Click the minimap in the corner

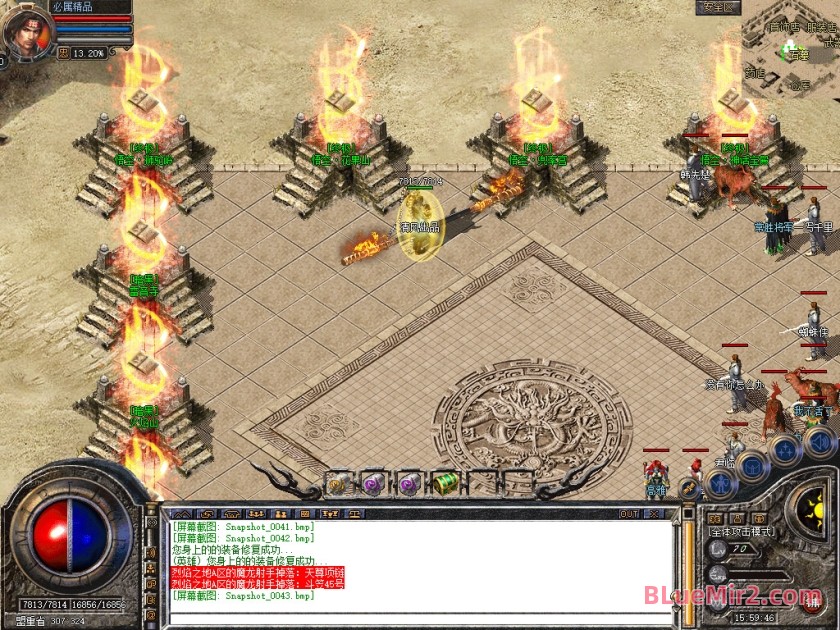pos(790,48)
